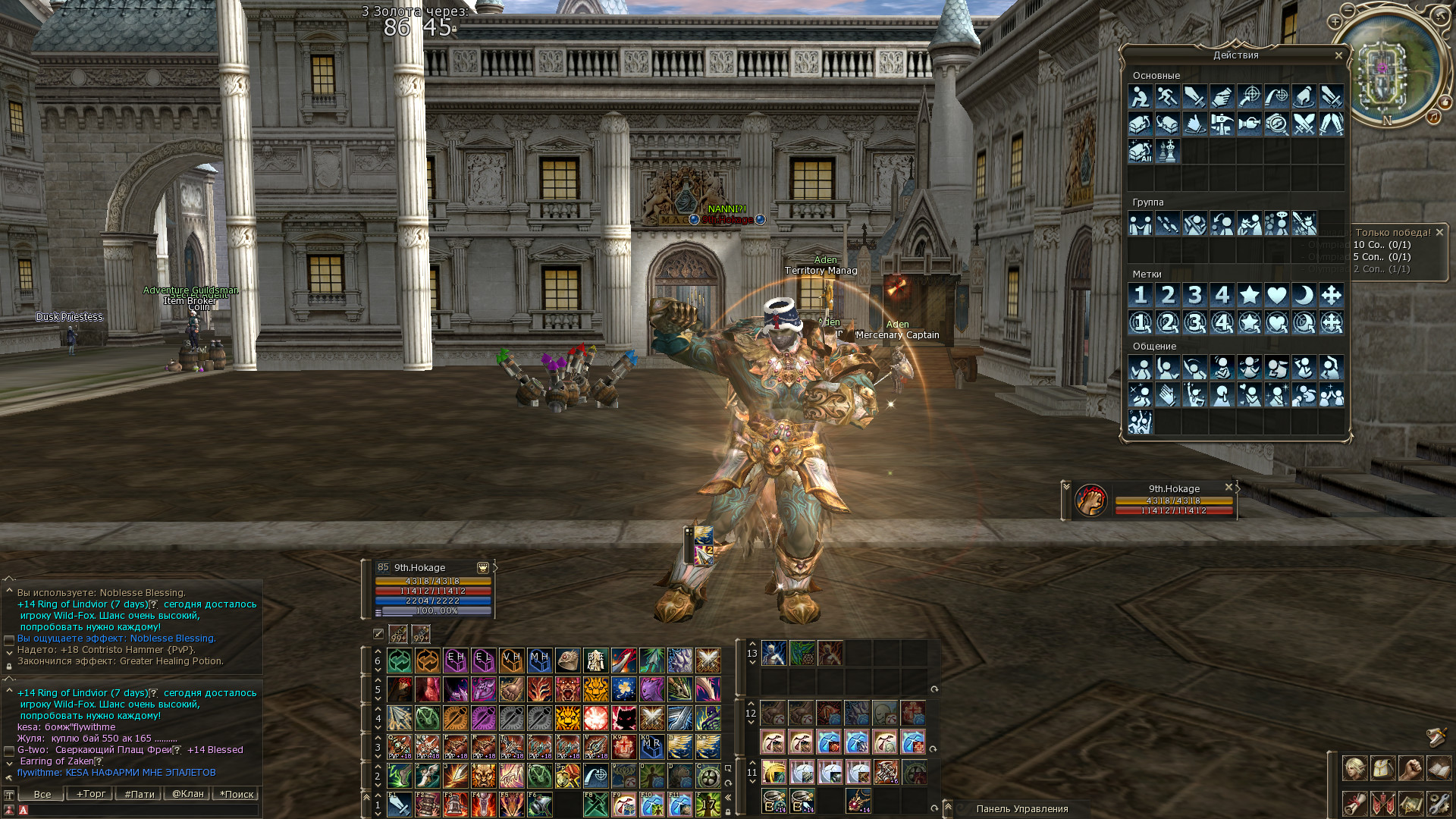Switch to the @Клан chat tab
1456x819 pixels.
tap(187, 794)
